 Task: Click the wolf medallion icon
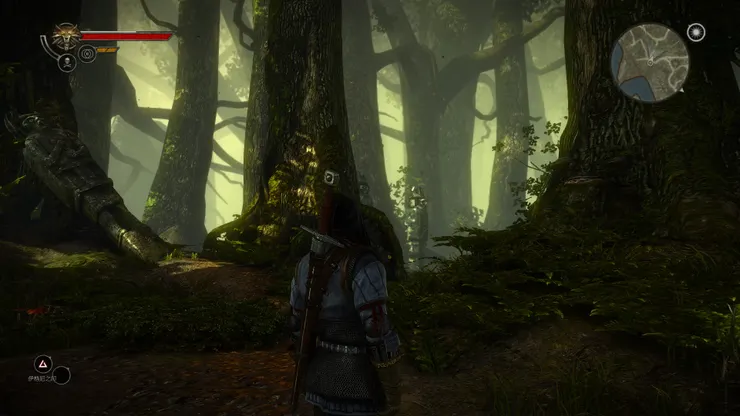click(66, 36)
